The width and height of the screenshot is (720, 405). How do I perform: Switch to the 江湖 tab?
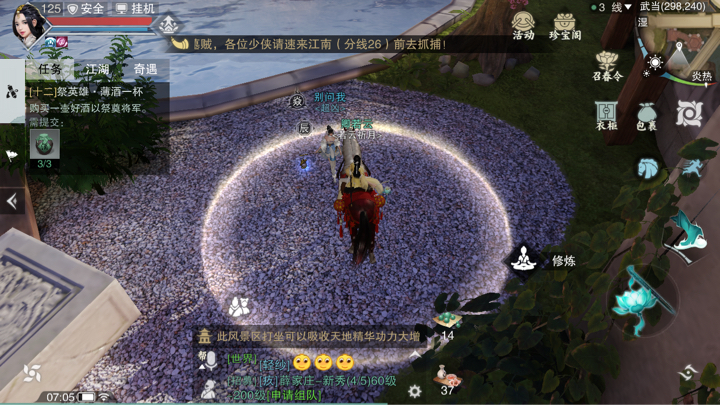point(97,69)
